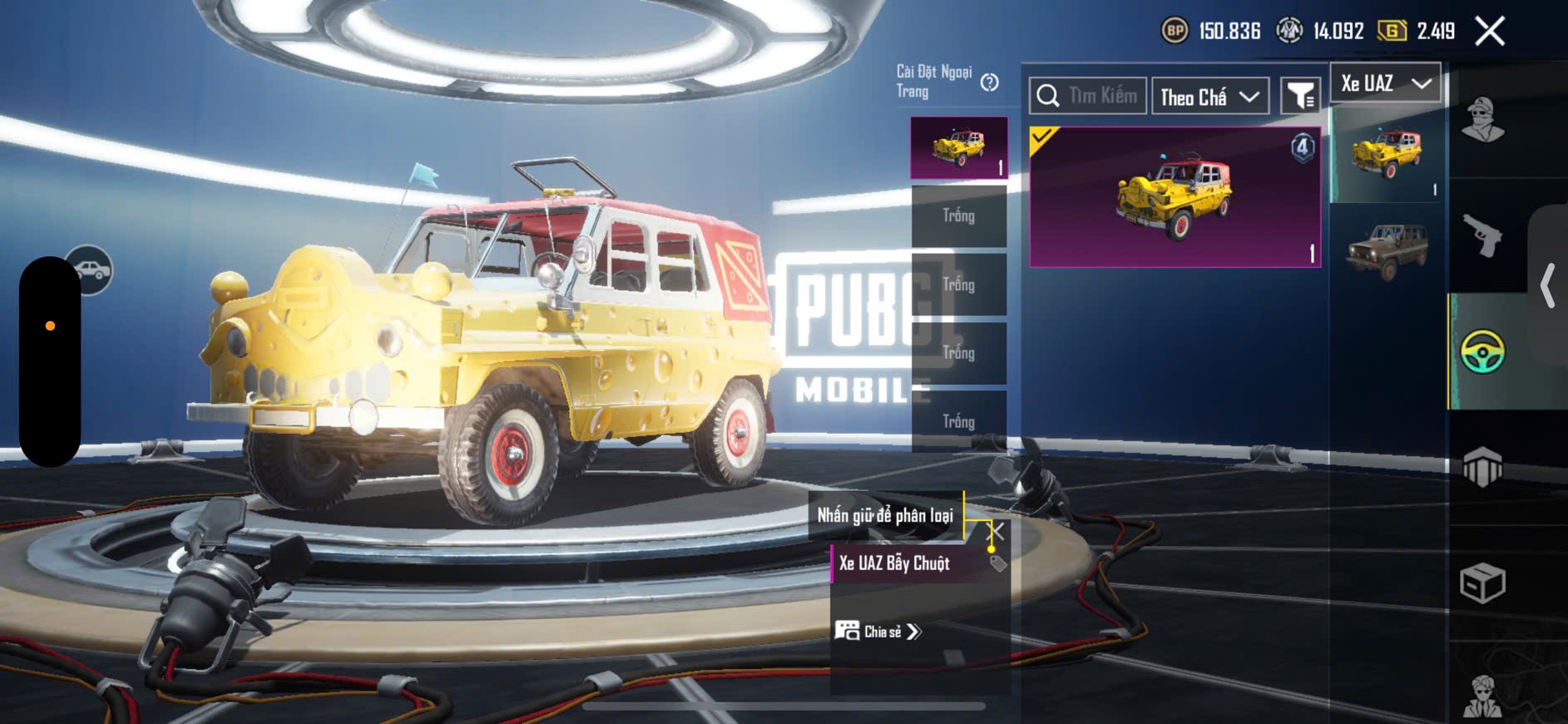The image size is (1568, 724).
Task: Collapse the side panel arrow
Action: pyautogui.click(x=1547, y=285)
